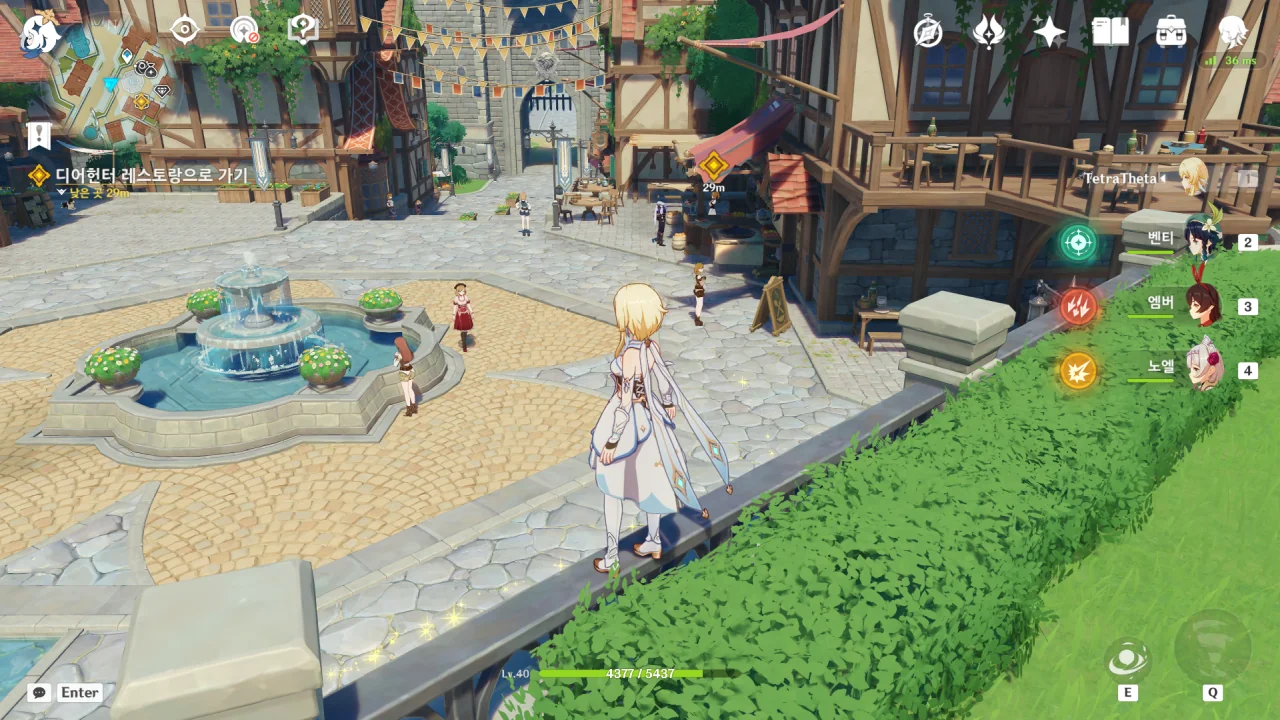
Task: Open the quest log bookmark icon
Action: pos(39,135)
